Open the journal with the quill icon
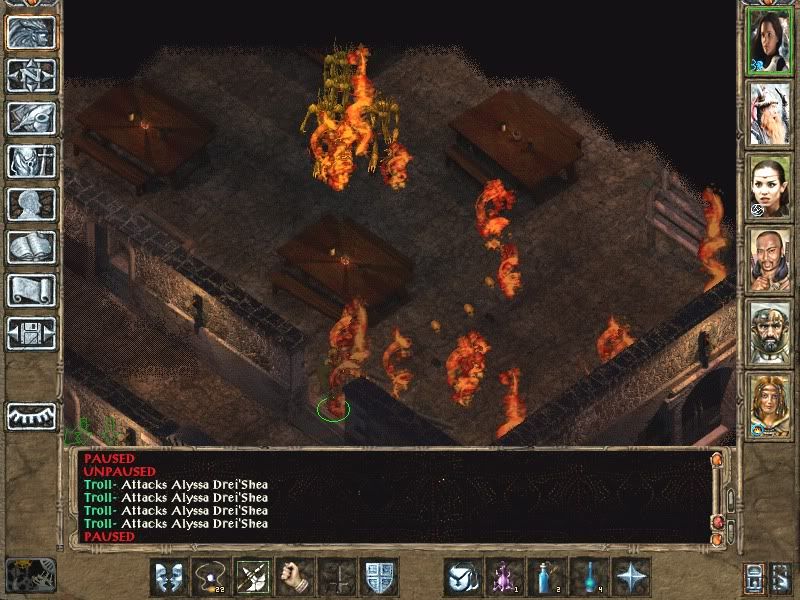 tap(31, 118)
